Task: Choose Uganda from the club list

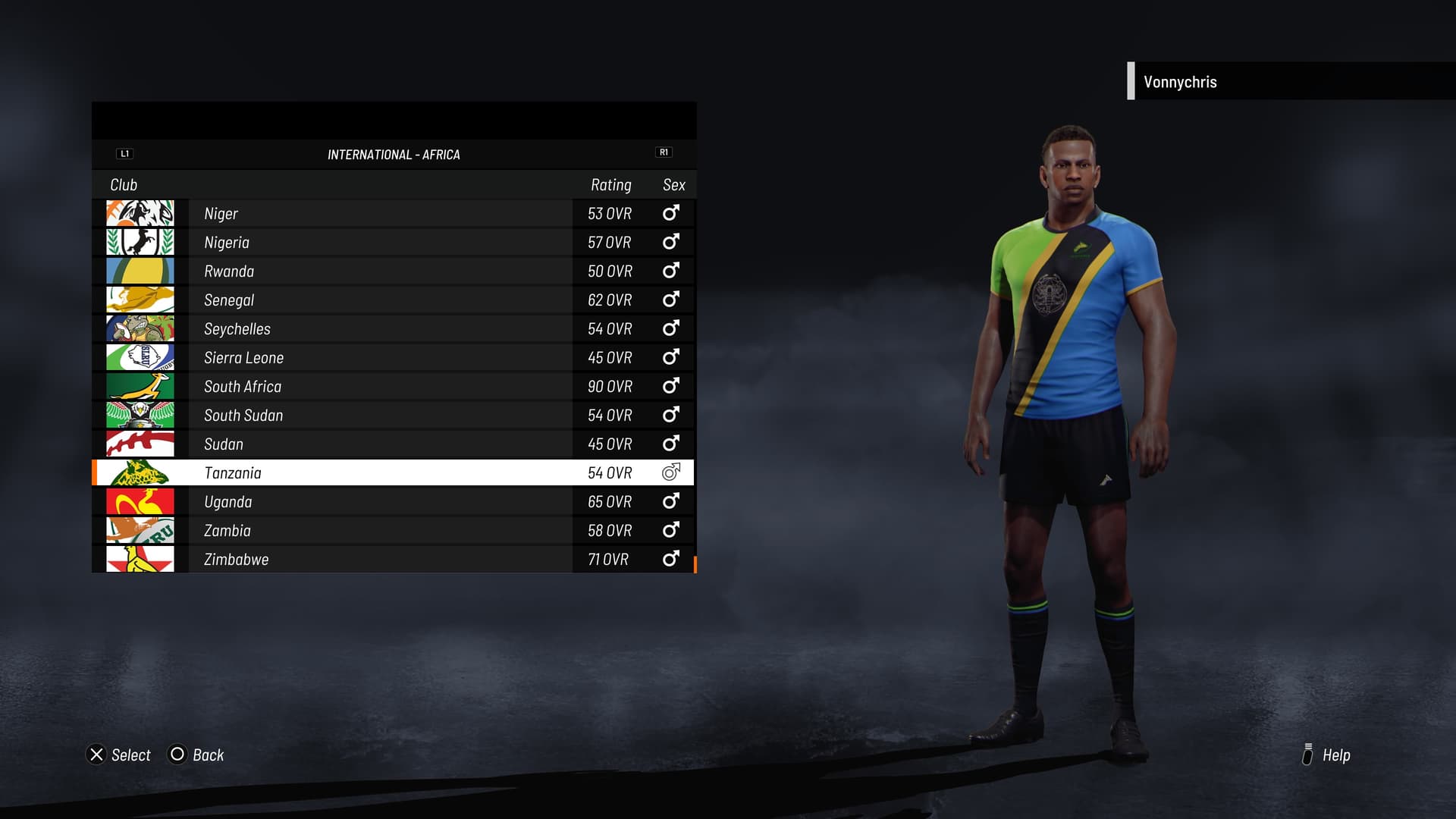Action: [393, 502]
